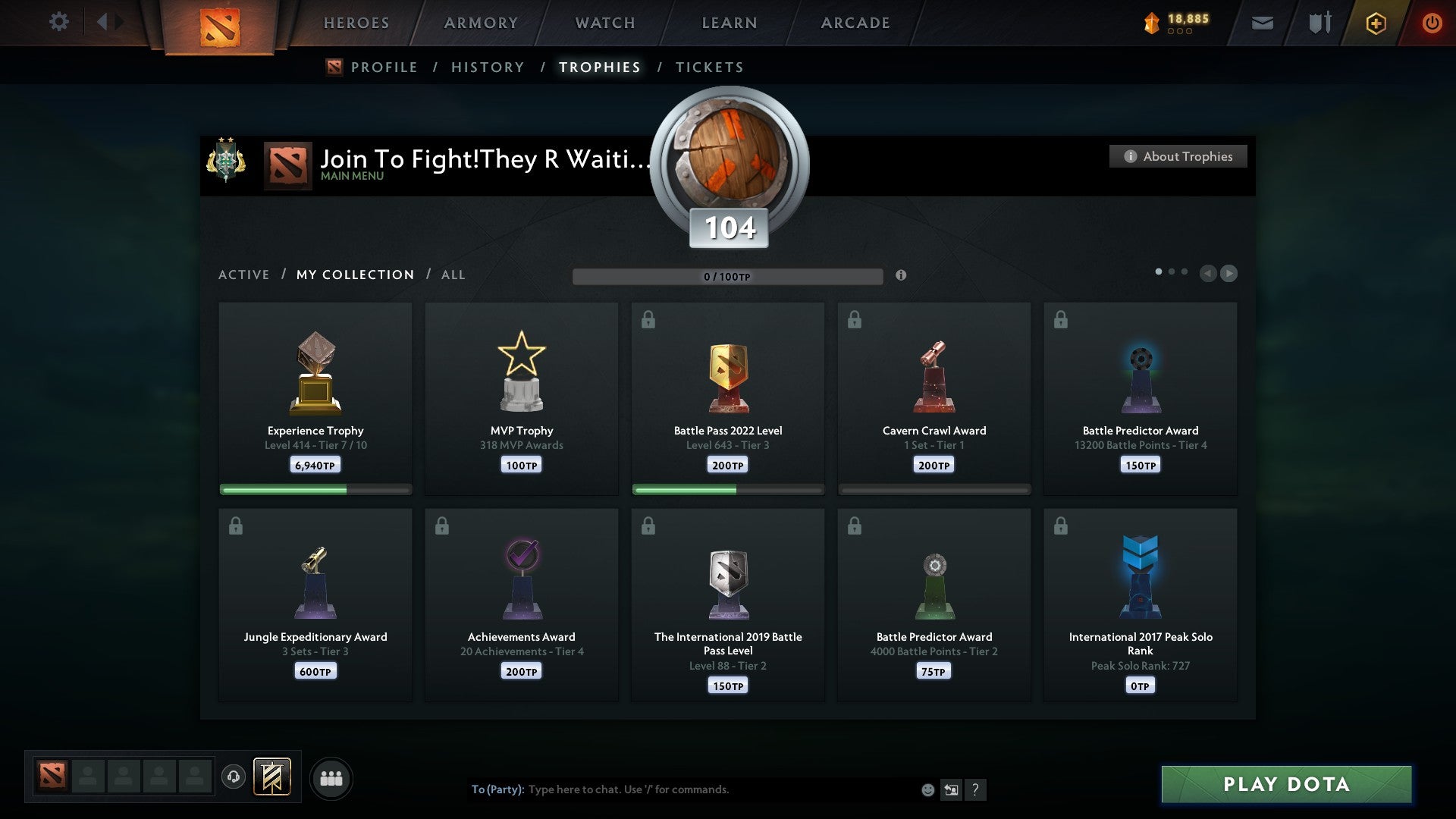Click next page arrow for trophies
1456x819 pixels.
click(x=1228, y=273)
